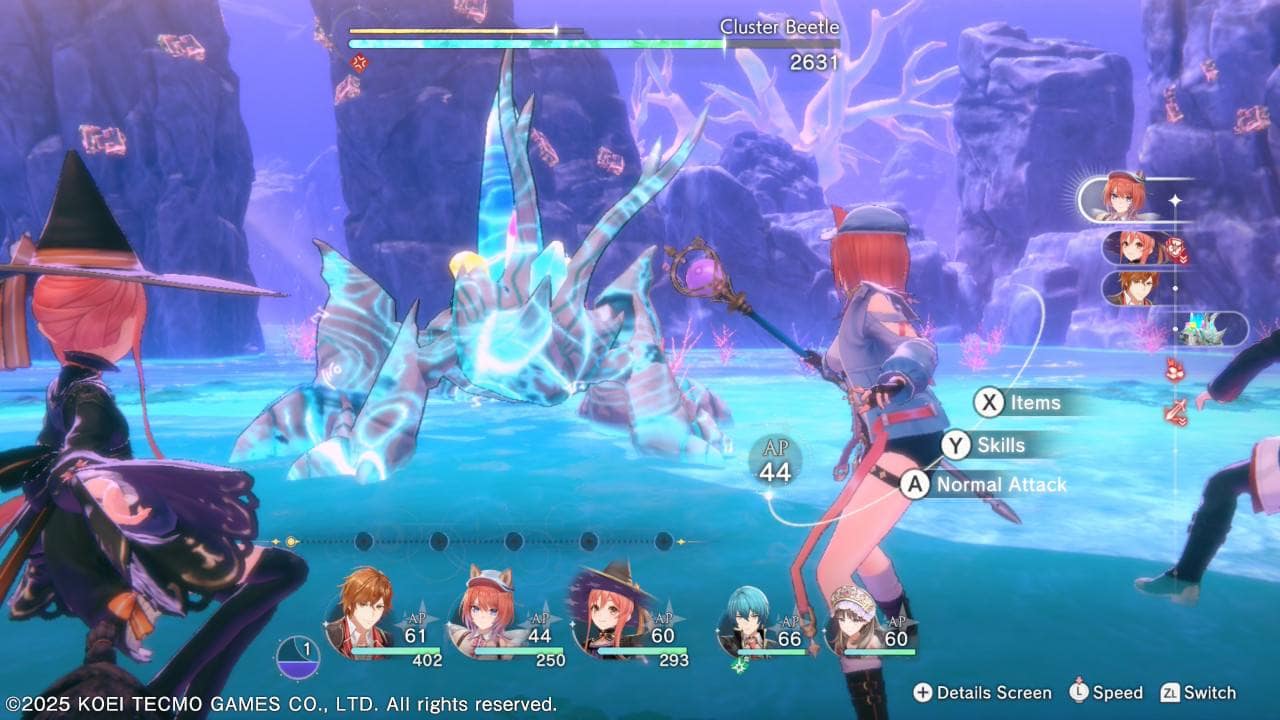Open the Details Screen
This screenshot has width=1280, height=720.
coord(981,692)
